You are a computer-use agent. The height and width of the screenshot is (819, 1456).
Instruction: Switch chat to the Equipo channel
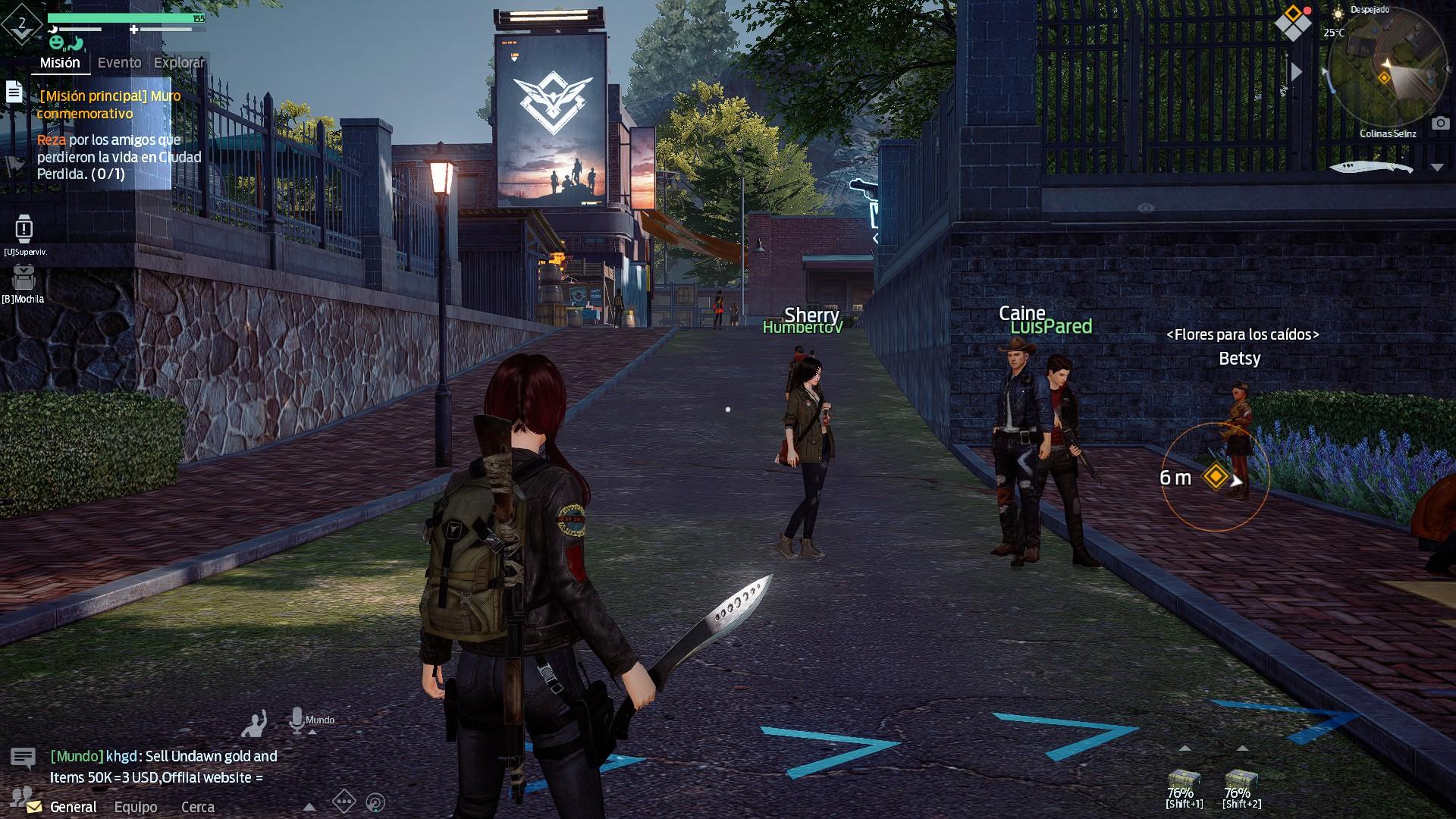pyautogui.click(x=136, y=807)
